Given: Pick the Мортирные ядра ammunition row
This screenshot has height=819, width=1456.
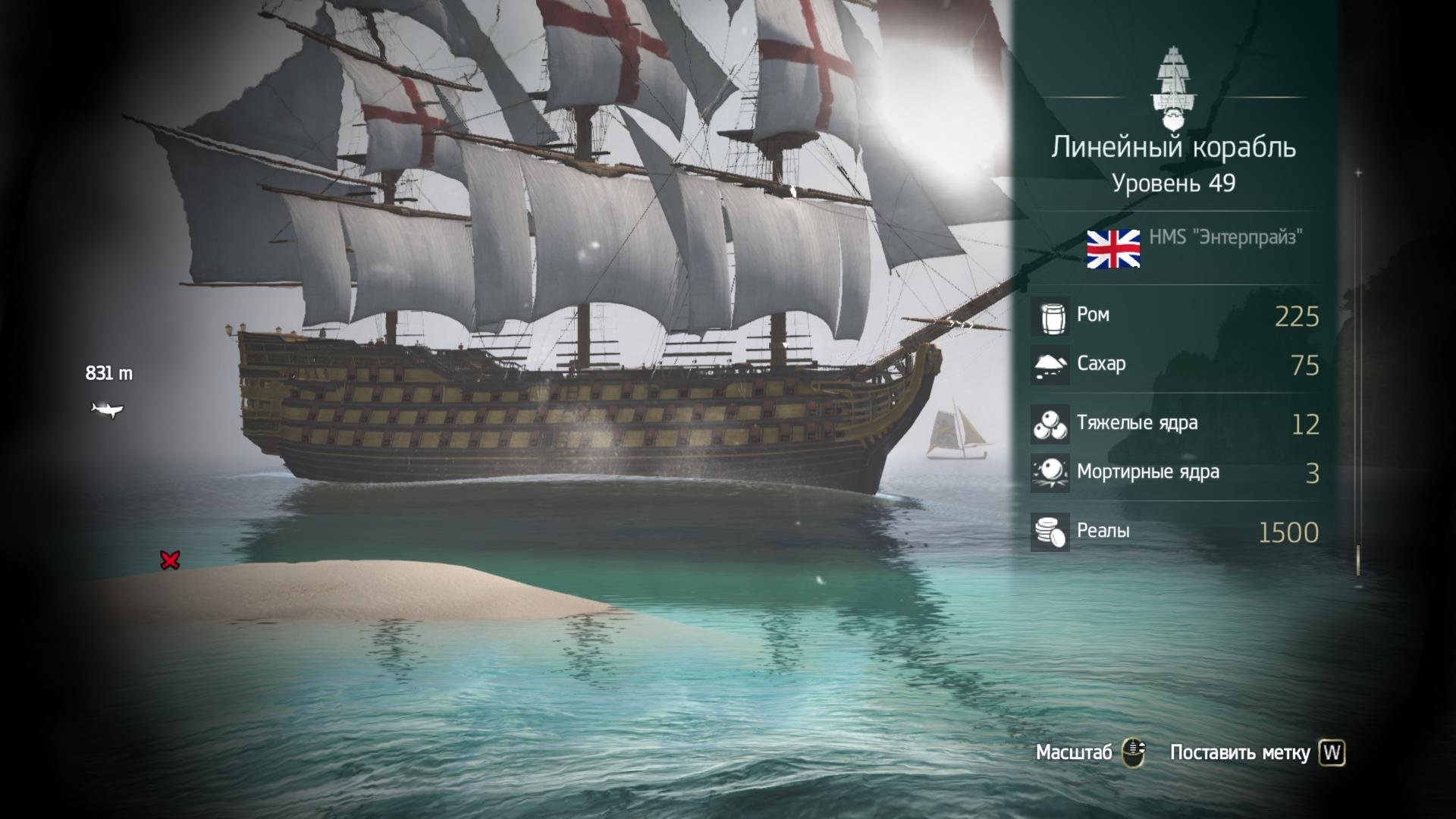Looking at the screenshot, I should tap(1175, 472).
